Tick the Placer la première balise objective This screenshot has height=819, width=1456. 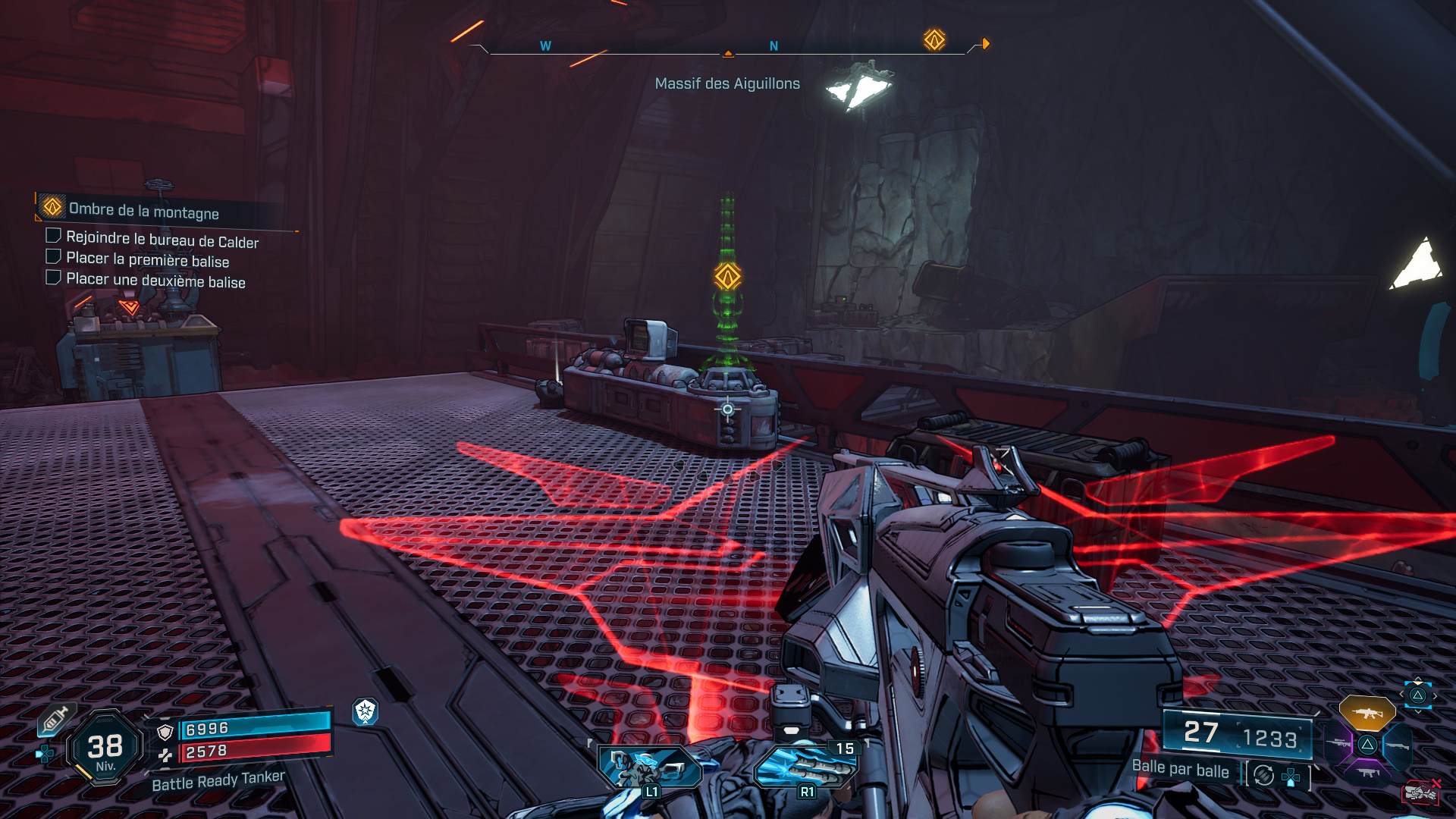pos(53,257)
